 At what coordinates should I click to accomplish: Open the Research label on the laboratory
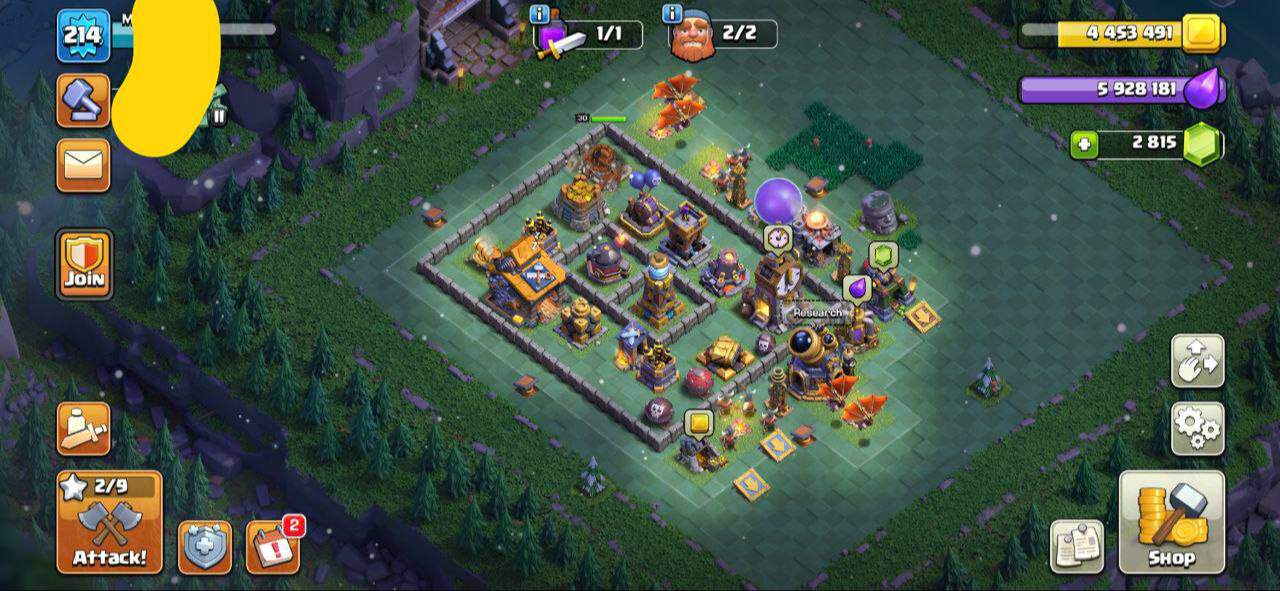coord(817,312)
